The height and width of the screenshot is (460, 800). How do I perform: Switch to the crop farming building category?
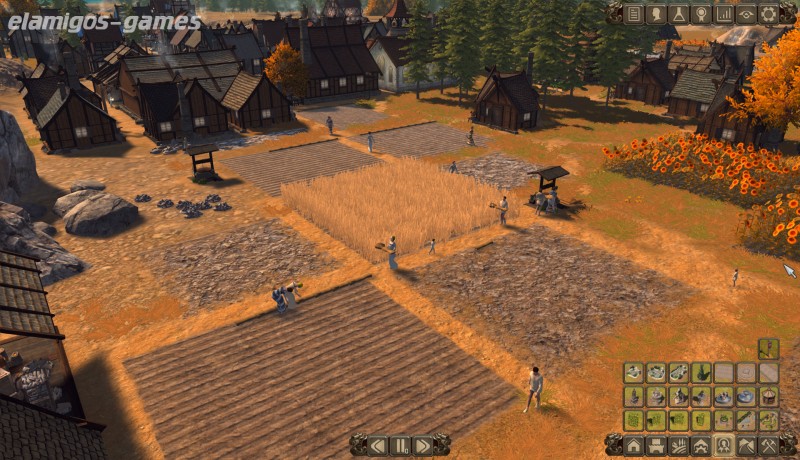pyautogui.click(x=679, y=445)
